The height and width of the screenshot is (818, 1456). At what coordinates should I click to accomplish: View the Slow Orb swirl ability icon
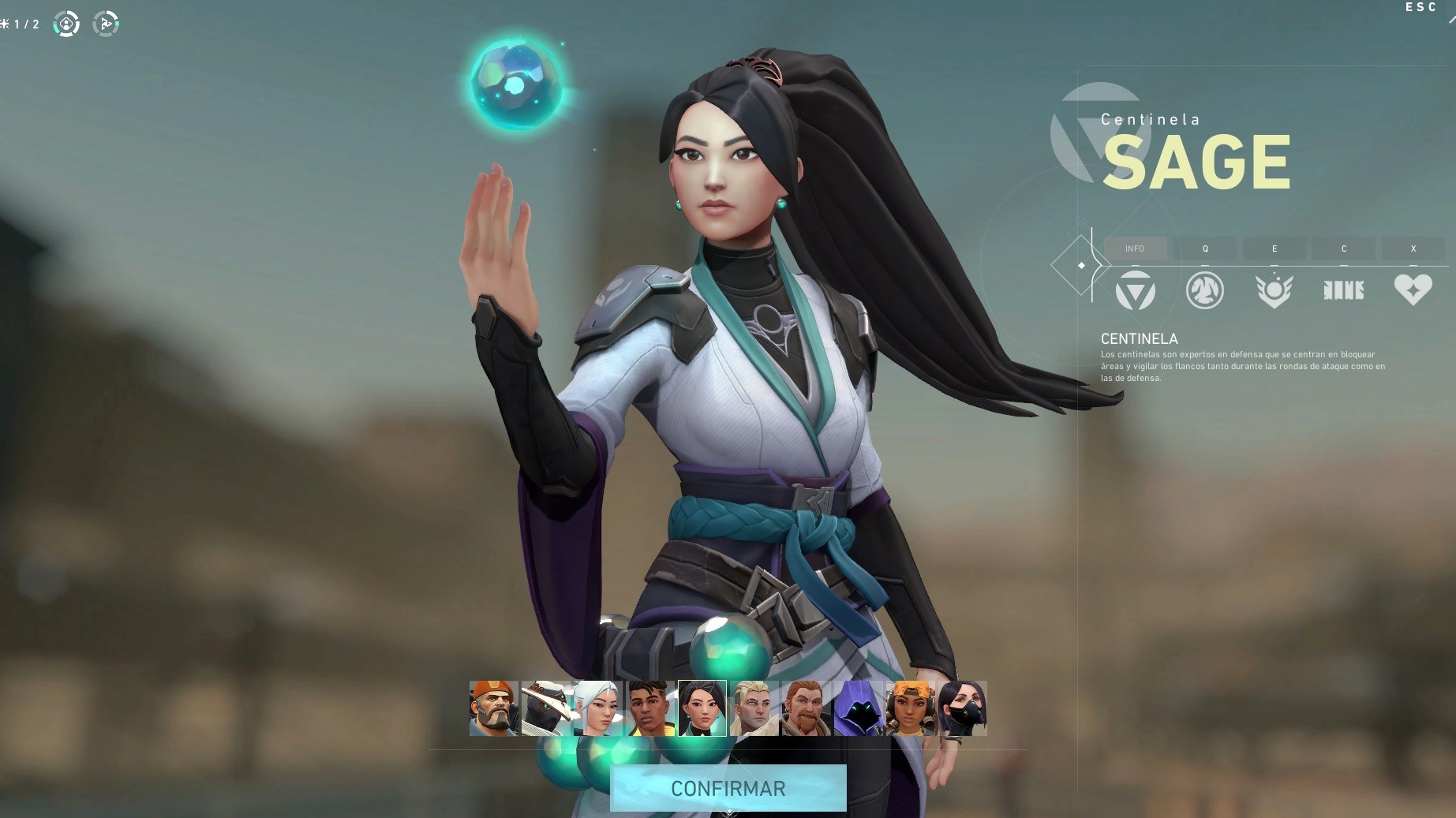coord(1204,290)
